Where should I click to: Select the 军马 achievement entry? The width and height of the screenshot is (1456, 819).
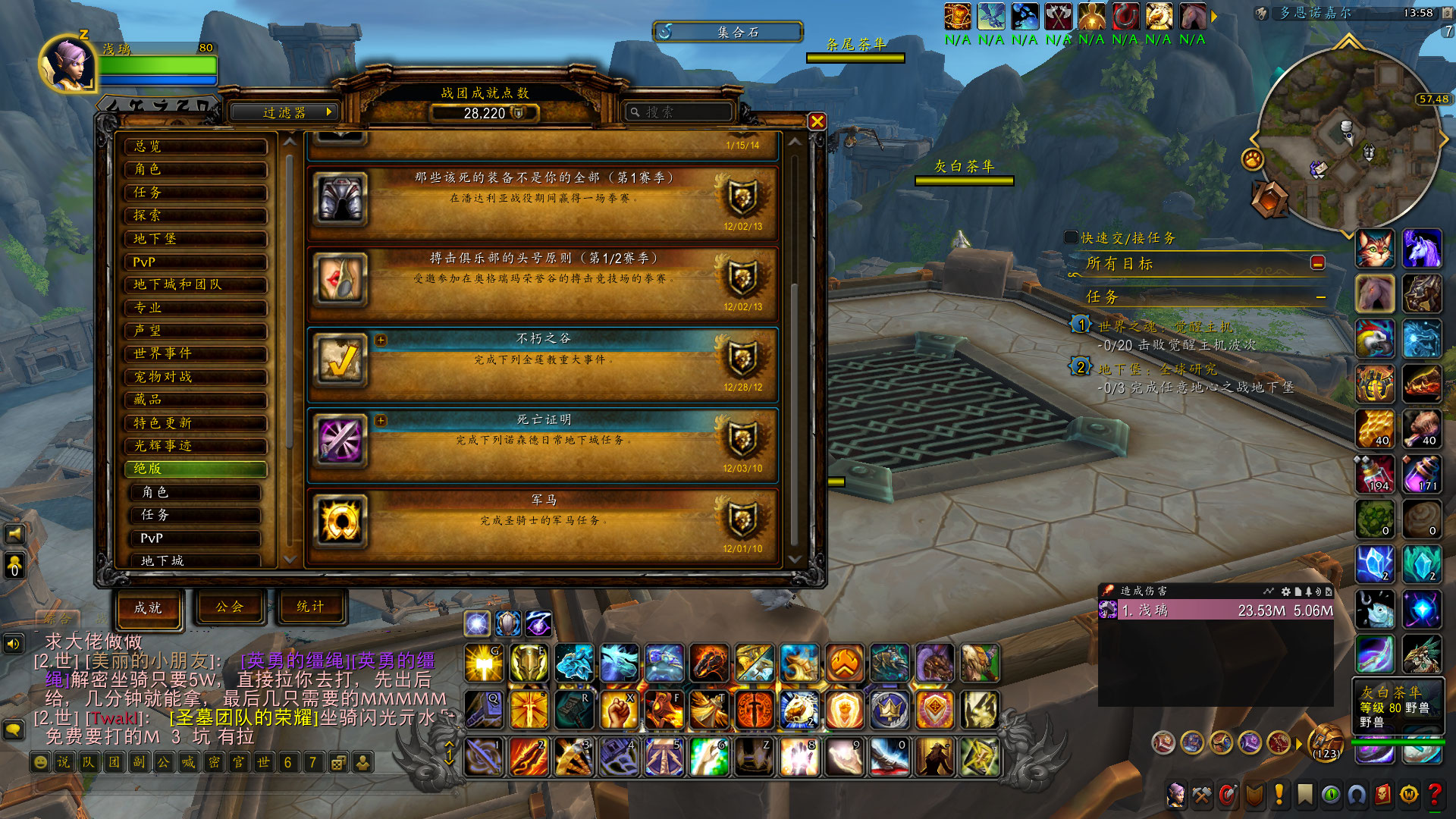pyautogui.click(x=543, y=525)
